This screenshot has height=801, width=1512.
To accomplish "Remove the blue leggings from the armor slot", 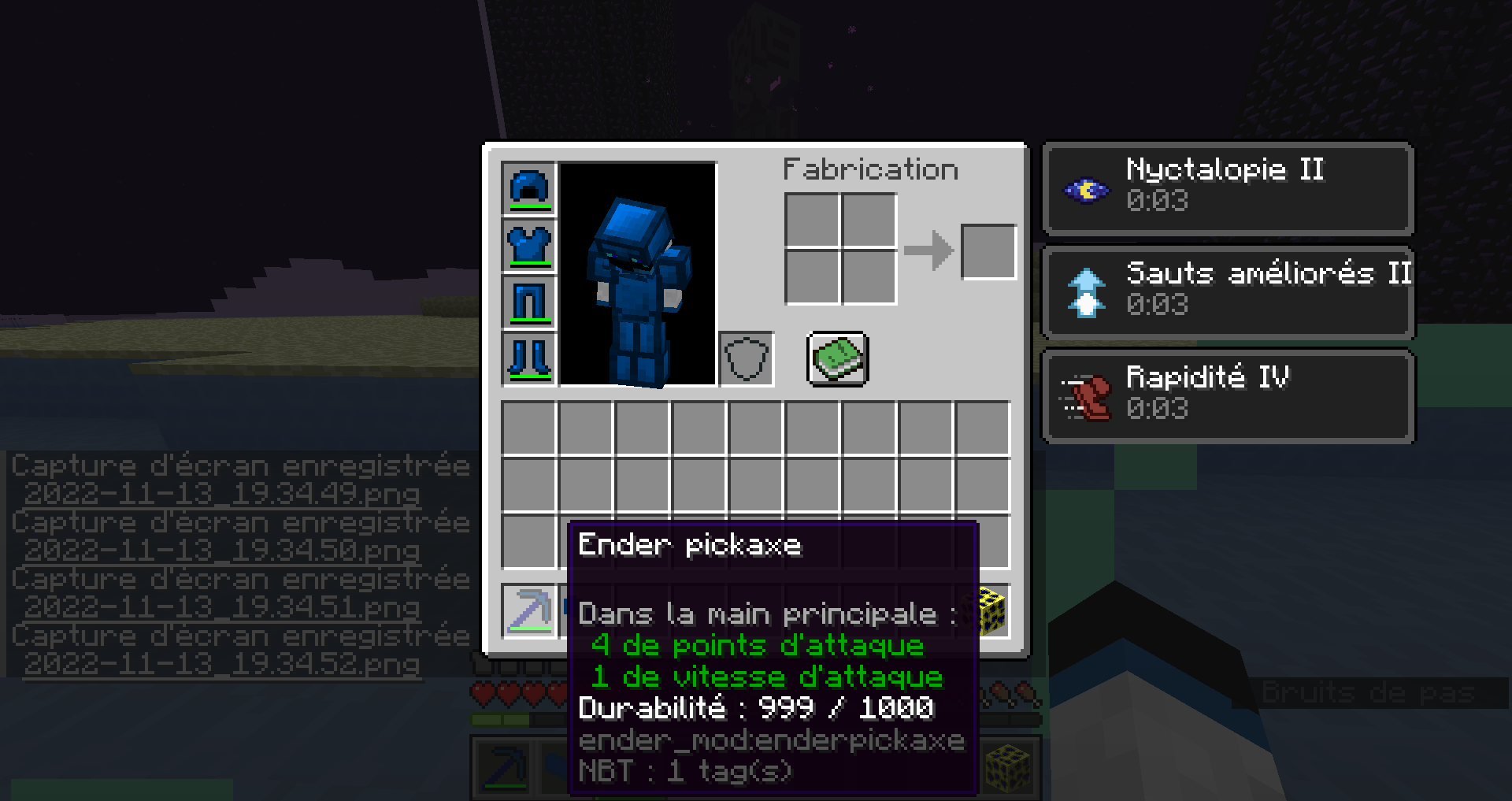I will (528, 303).
